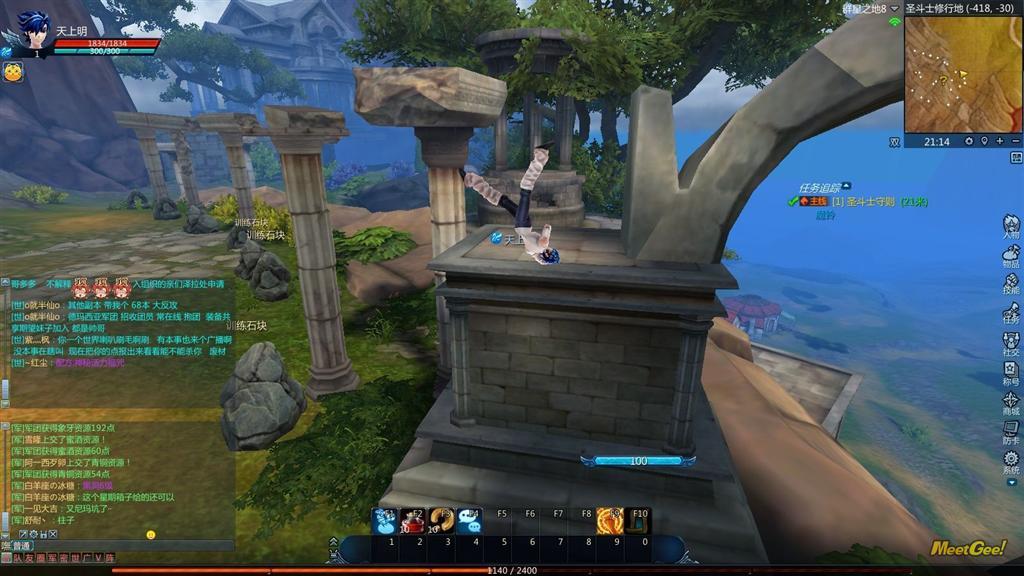Click the yellow pet icon under portrait
The image size is (1024, 576).
[x=13, y=72]
